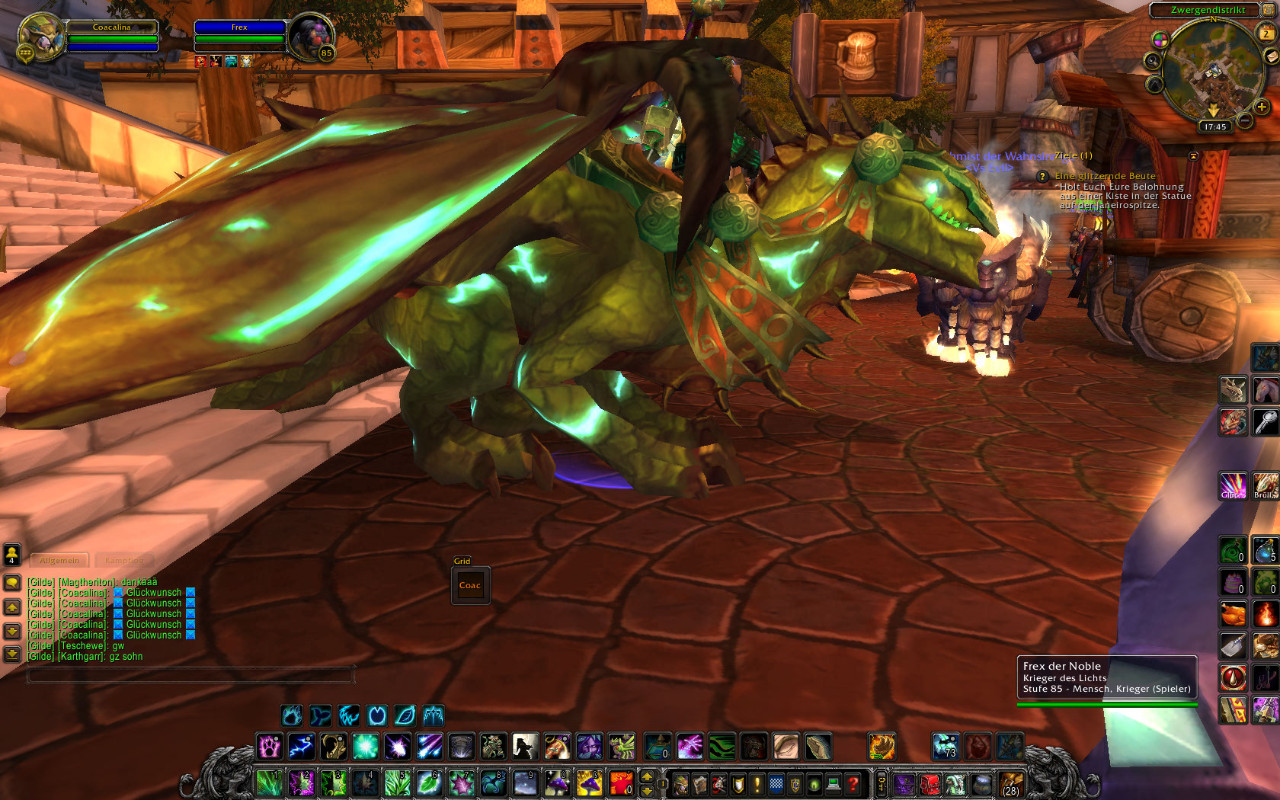Zoom in the minimap with the plus button
1280x800 pixels.
pyautogui.click(x=1262, y=107)
